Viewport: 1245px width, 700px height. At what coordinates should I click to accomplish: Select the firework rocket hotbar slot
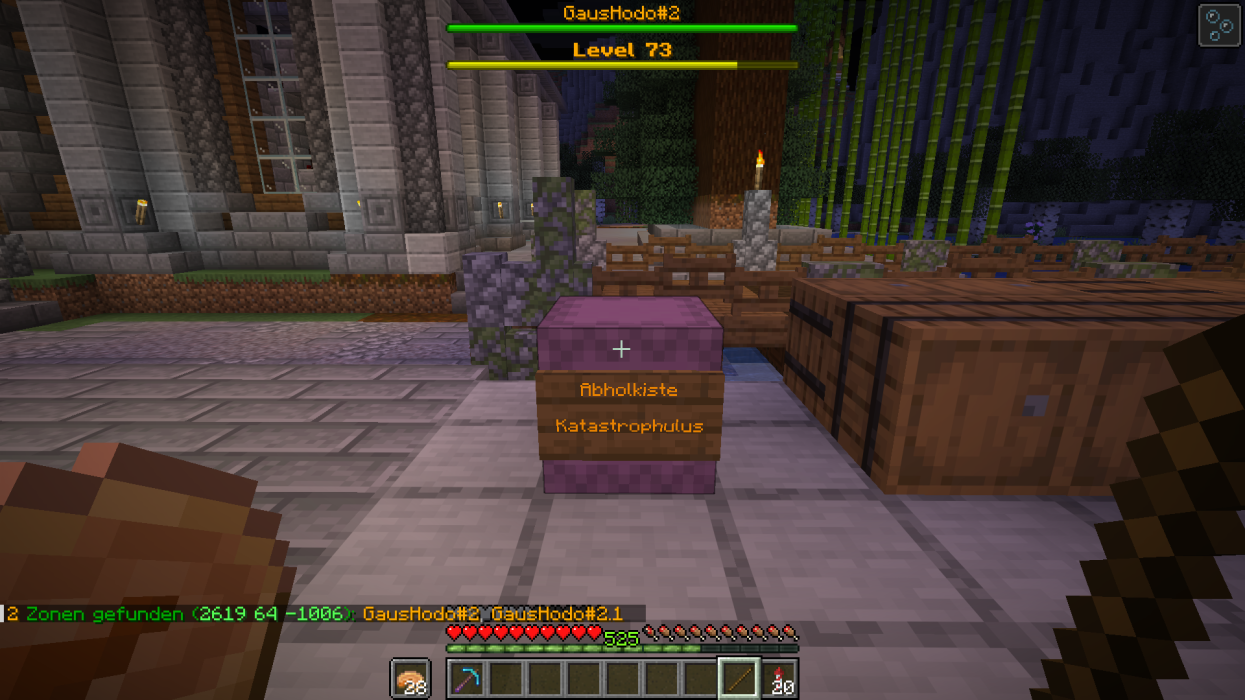(x=779, y=679)
